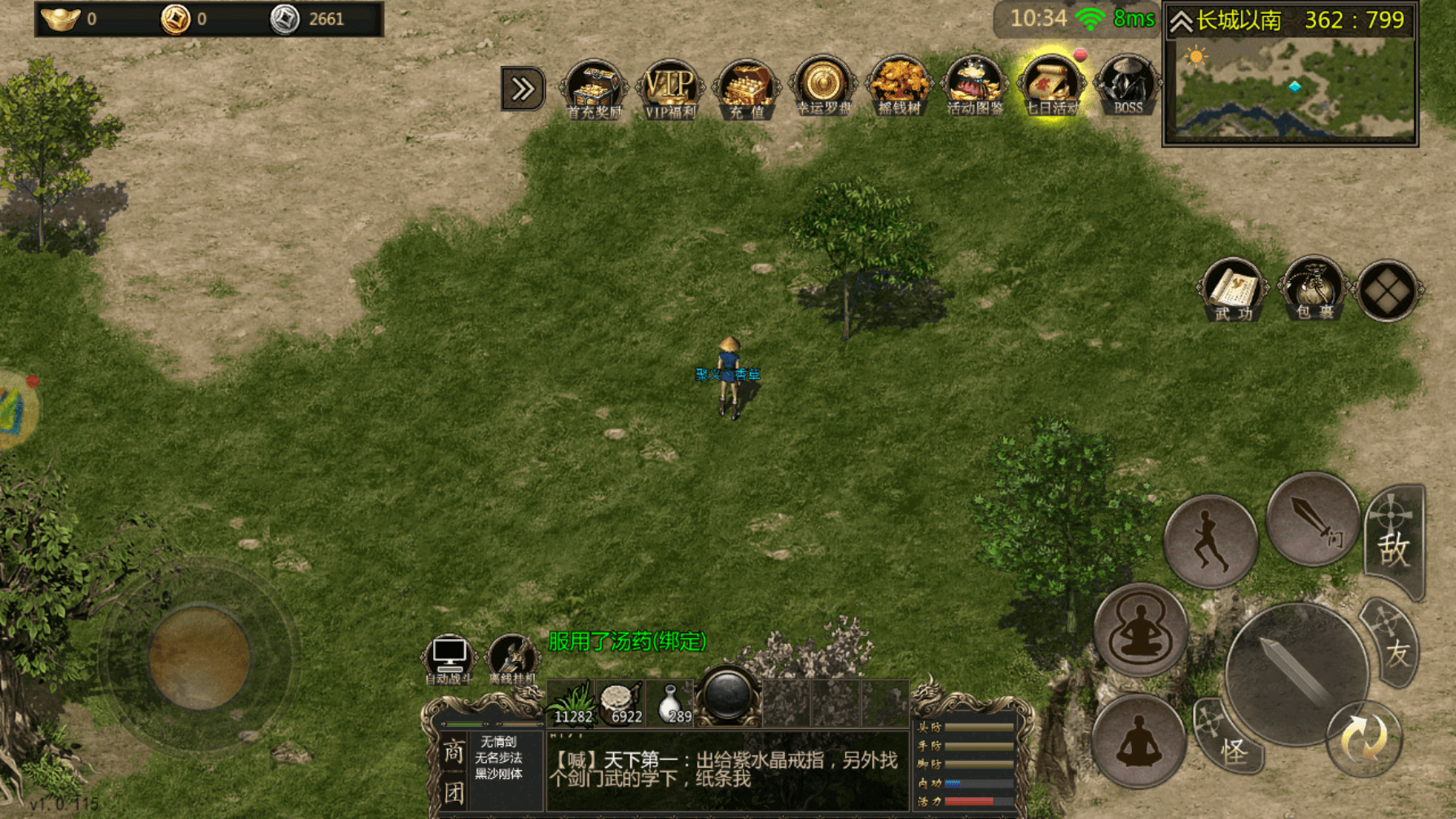This screenshot has width=1456, height=819.
Task: Open the 首充奖励 first-recharge reward icon
Action: (594, 90)
